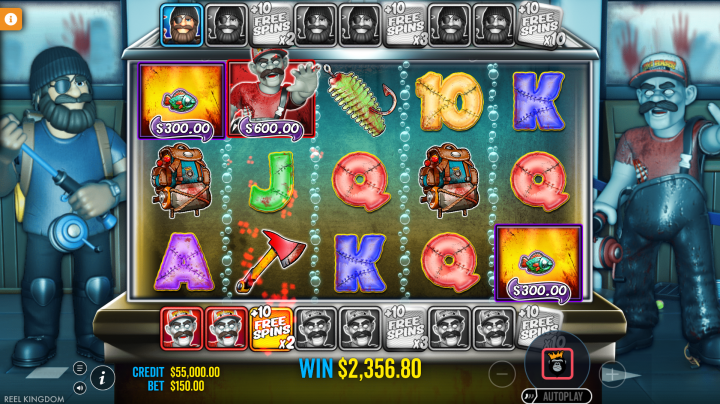The height and width of the screenshot is (404, 720).
Task: Decrease the bet with the minus button
Action: pyautogui.click(x=503, y=374)
